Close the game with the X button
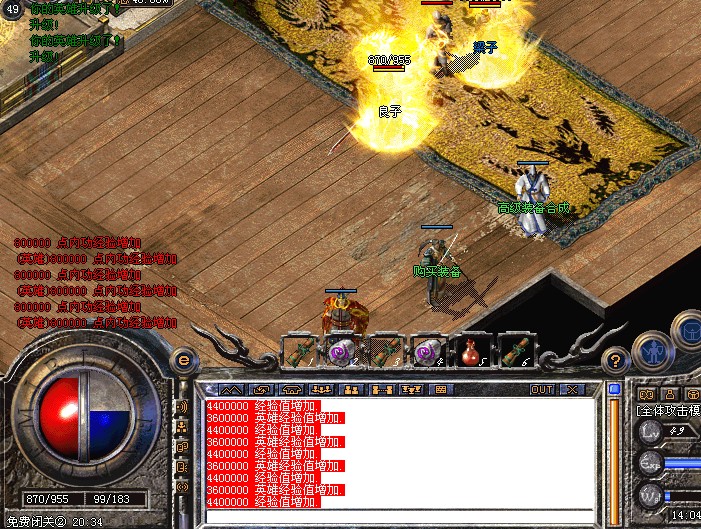701x529 pixels. [x=572, y=389]
